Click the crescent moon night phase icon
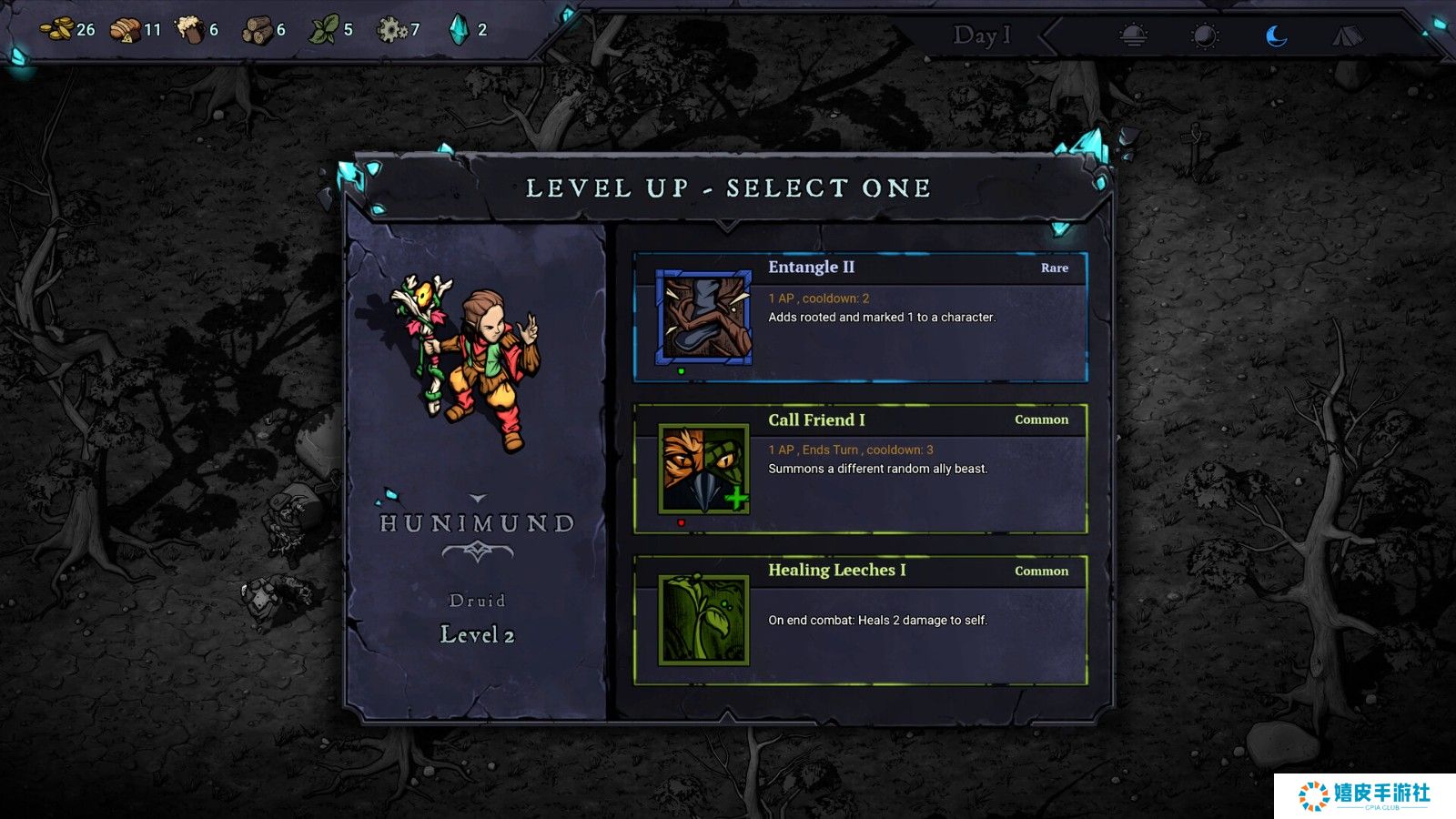Viewport: 1456px width, 819px height. coord(1277,35)
